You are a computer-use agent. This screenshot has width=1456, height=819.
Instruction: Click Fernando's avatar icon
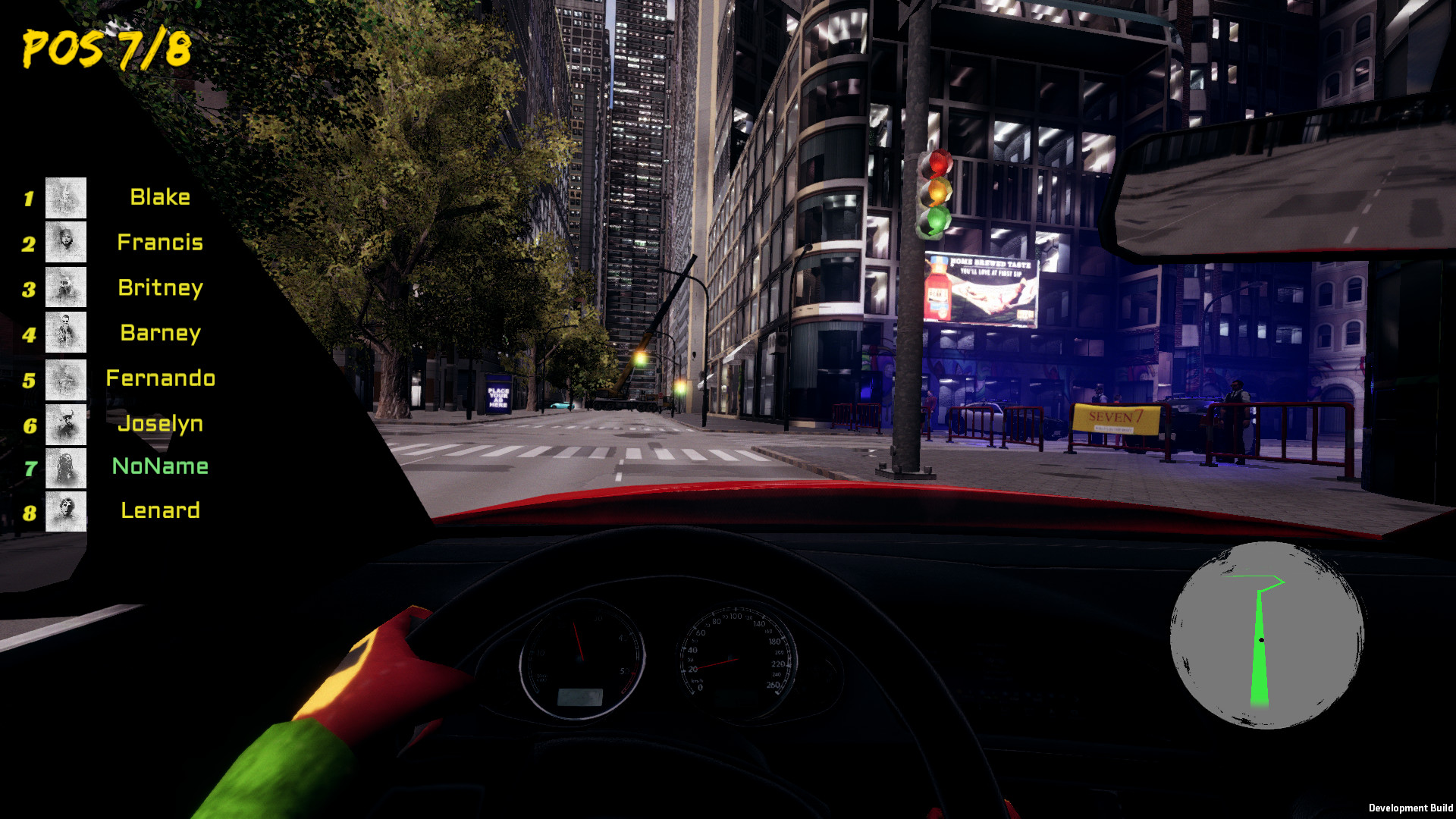pyautogui.click(x=65, y=377)
